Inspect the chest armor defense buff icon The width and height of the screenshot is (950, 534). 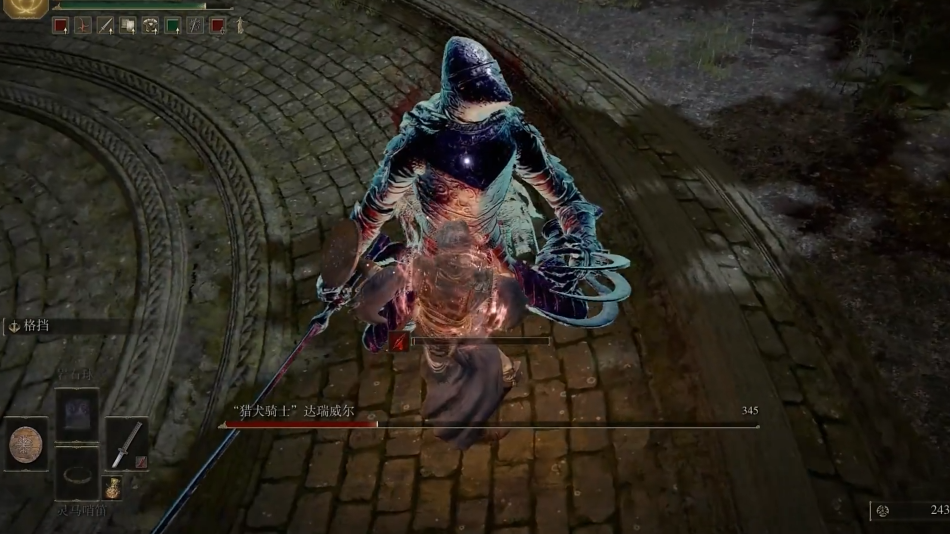[x=150, y=26]
